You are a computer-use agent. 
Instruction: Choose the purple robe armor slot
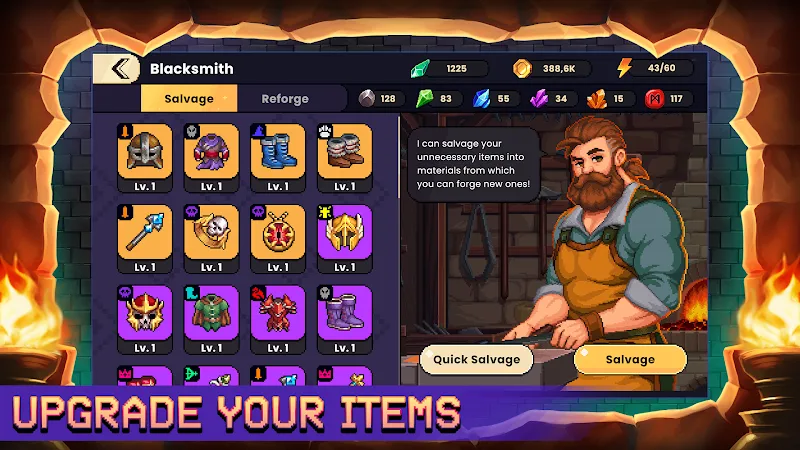211,151
